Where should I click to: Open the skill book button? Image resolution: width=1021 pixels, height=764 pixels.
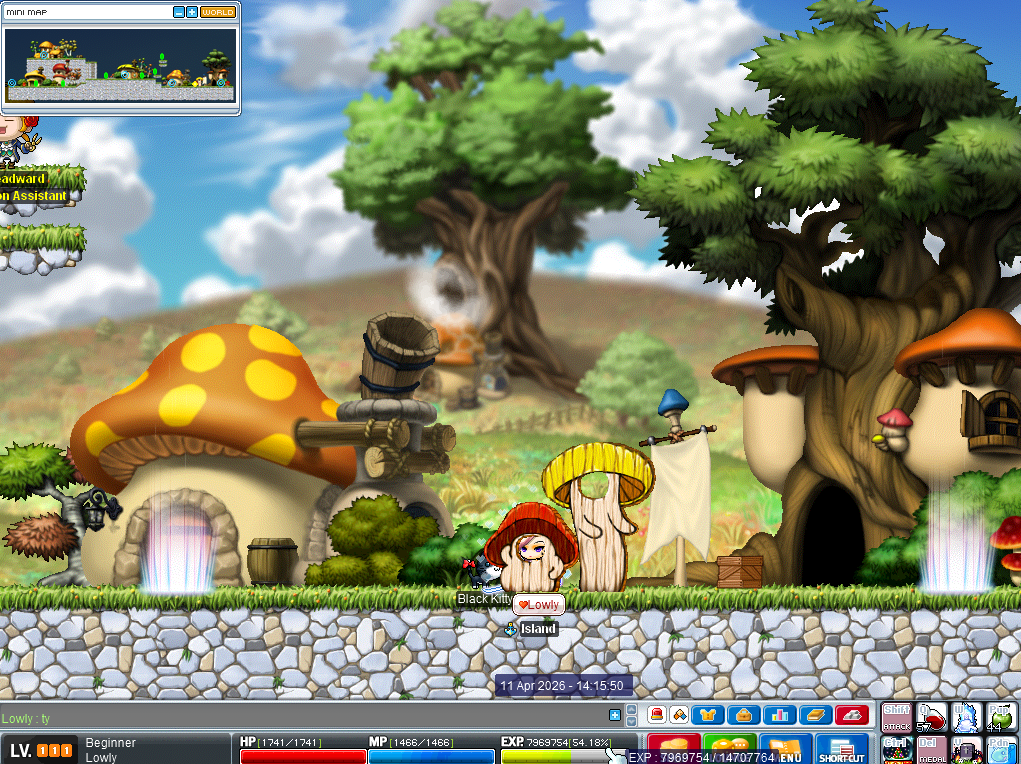(814, 714)
